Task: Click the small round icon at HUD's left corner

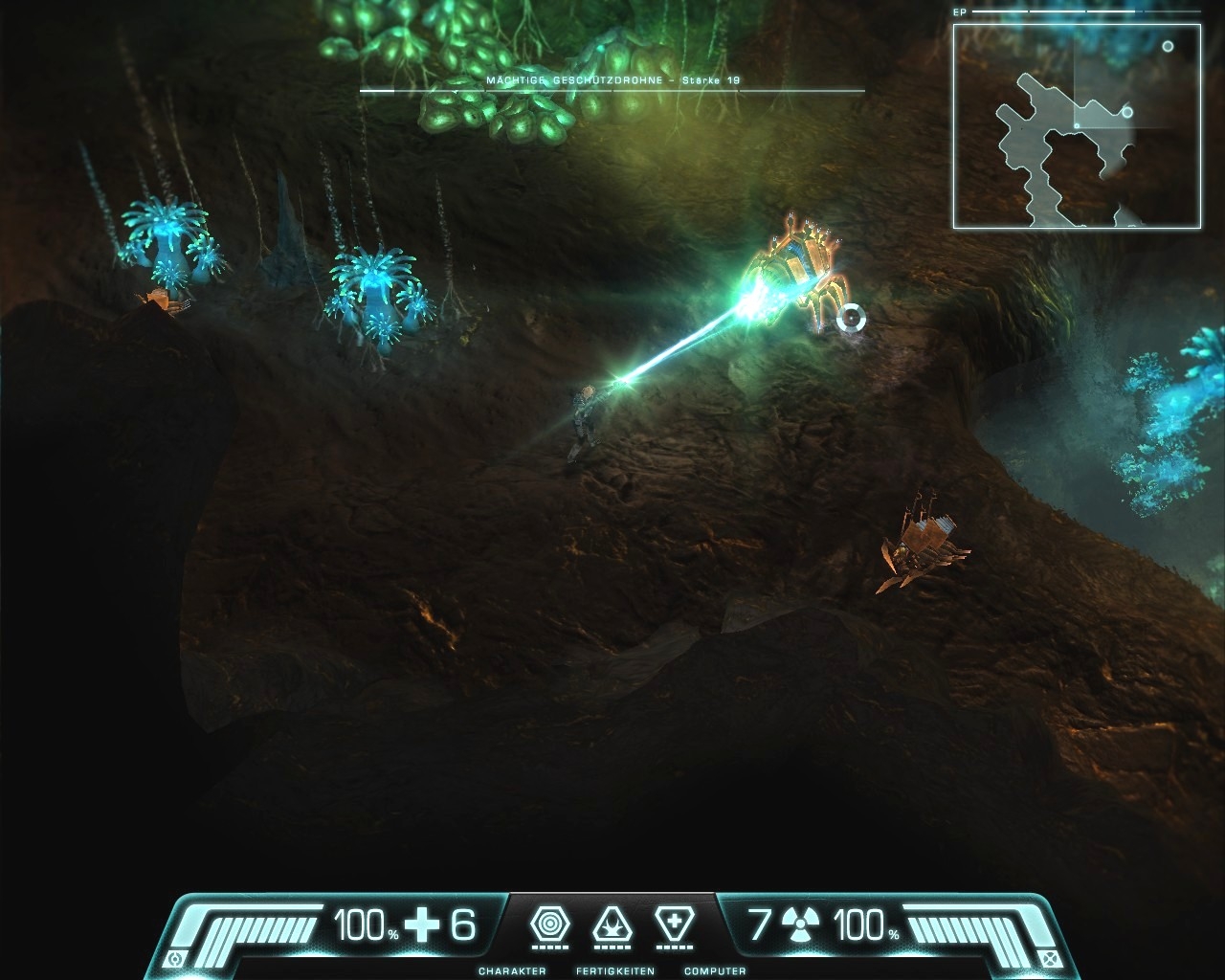Action: click(x=174, y=959)
